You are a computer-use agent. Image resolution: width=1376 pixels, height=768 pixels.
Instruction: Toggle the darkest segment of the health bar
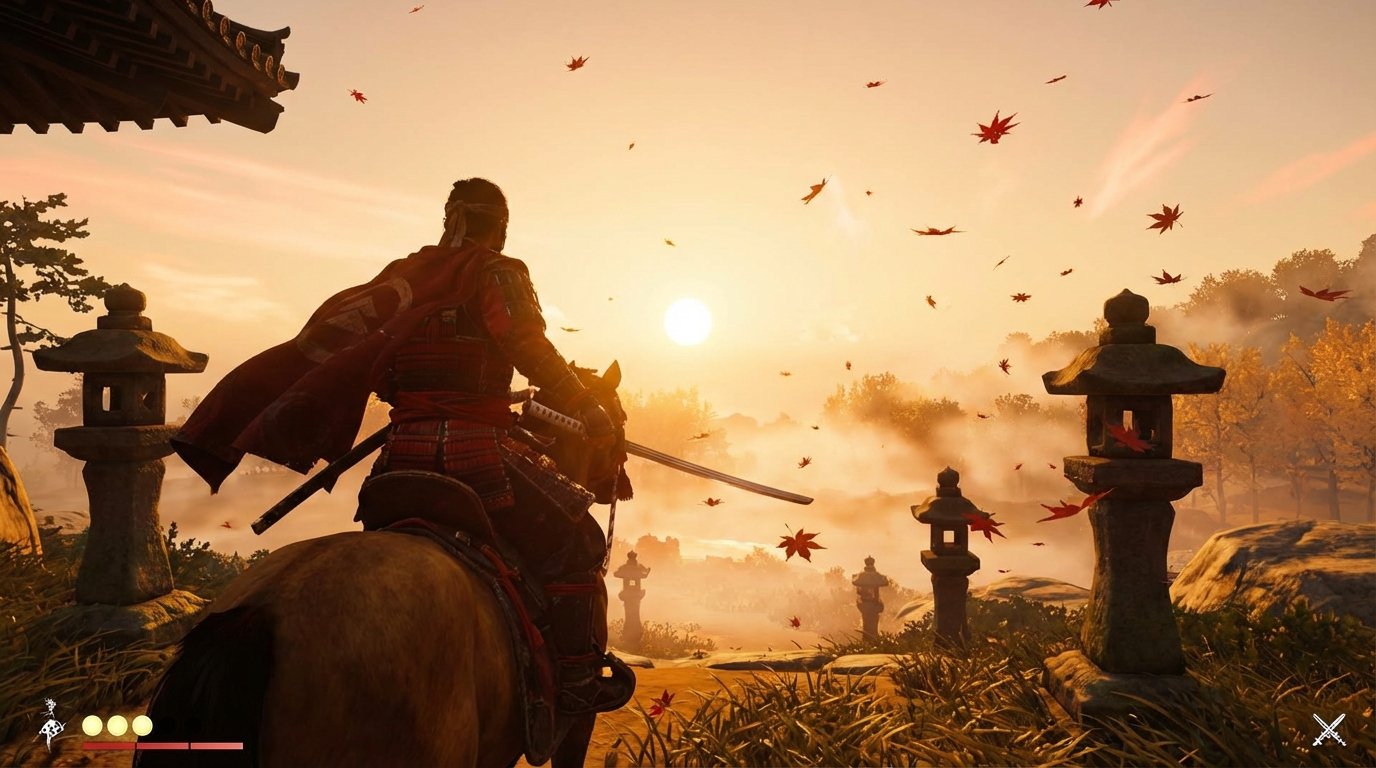coord(108,745)
